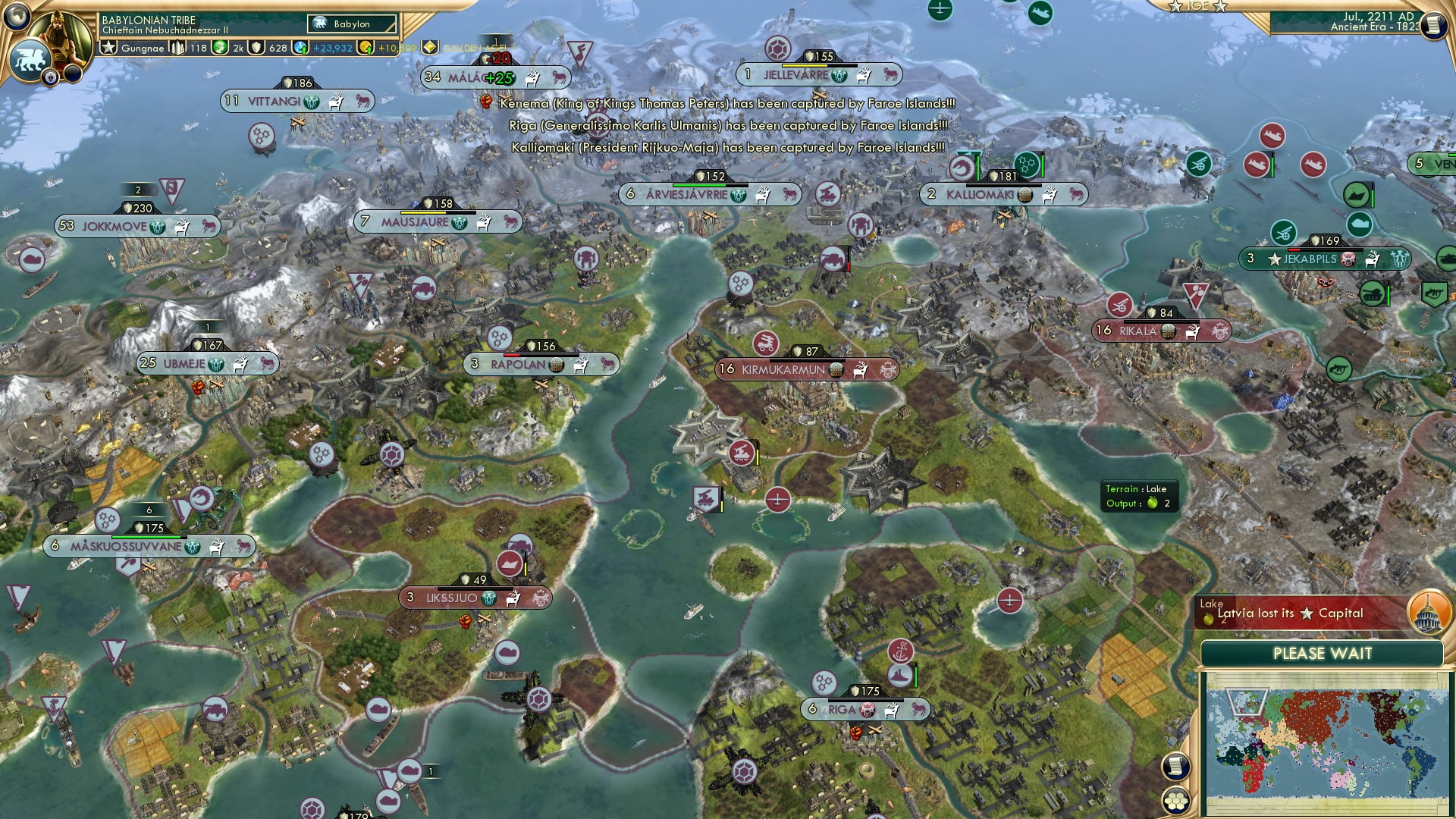1456x819 pixels.
Task: Click the shield above Jiellevarre city banner
Action: click(x=808, y=55)
